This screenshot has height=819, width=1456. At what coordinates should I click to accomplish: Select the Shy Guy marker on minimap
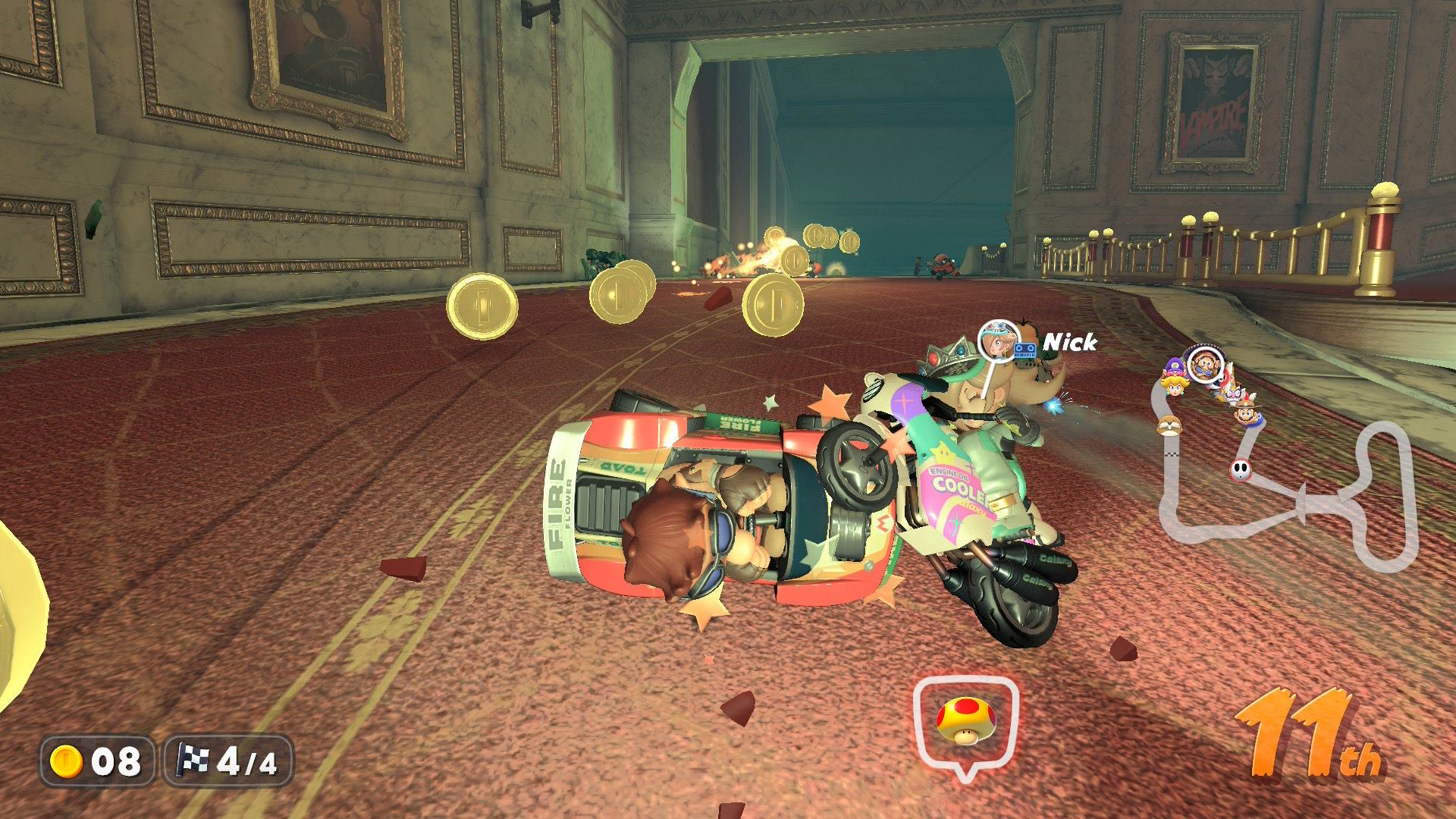[1241, 470]
